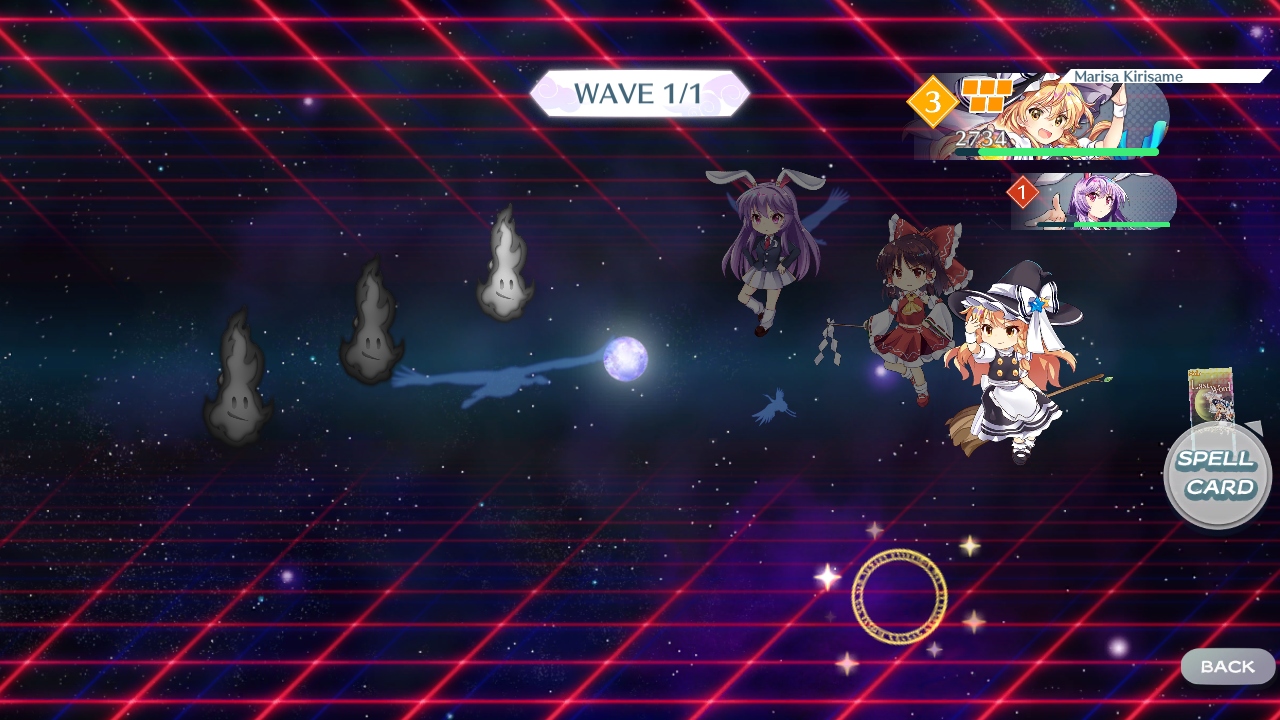Click the Marisa Kirisame name label
Viewport: 1280px width, 720px height.
pos(1128,76)
